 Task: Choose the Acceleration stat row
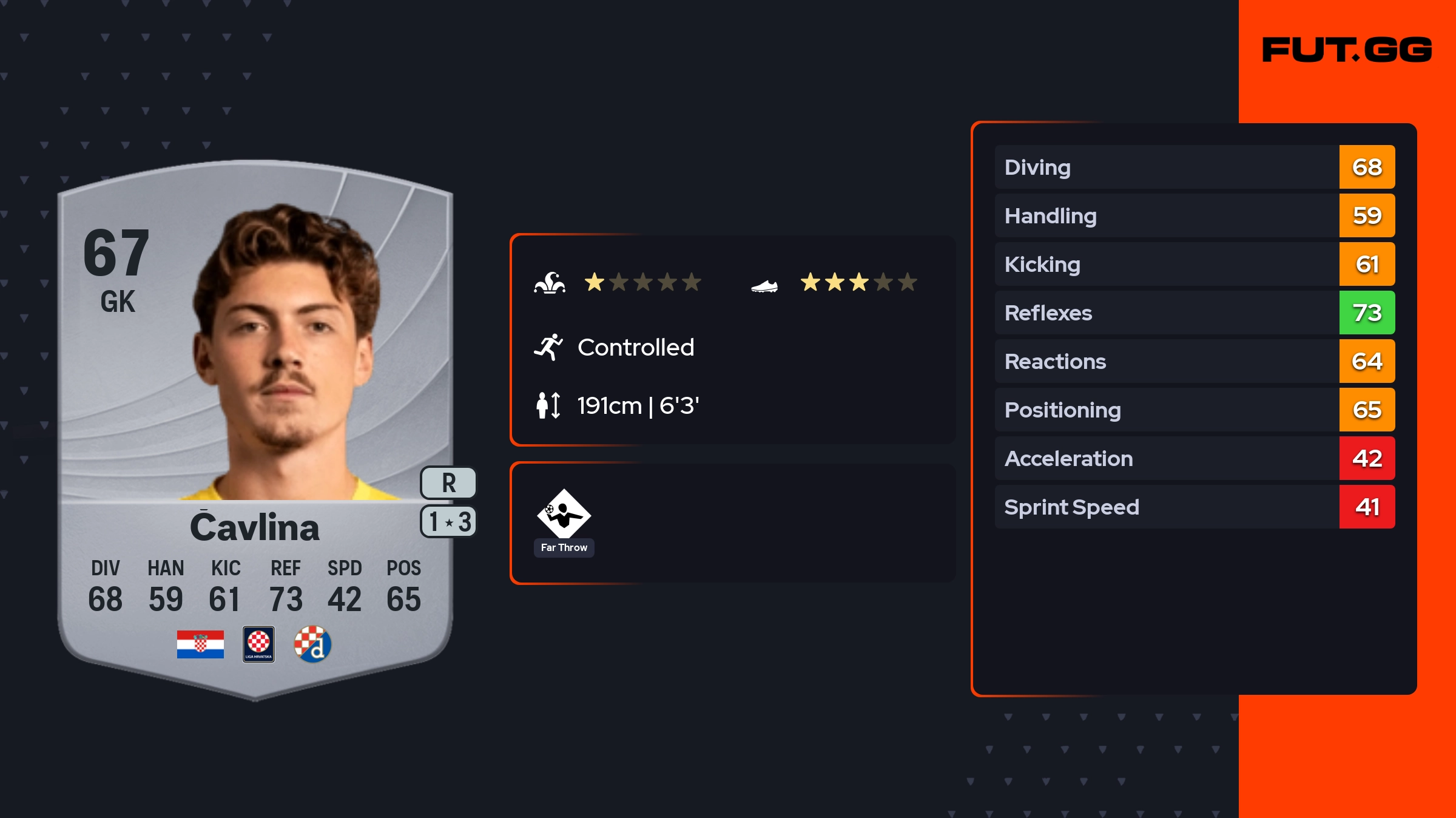(x=1194, y=458)
